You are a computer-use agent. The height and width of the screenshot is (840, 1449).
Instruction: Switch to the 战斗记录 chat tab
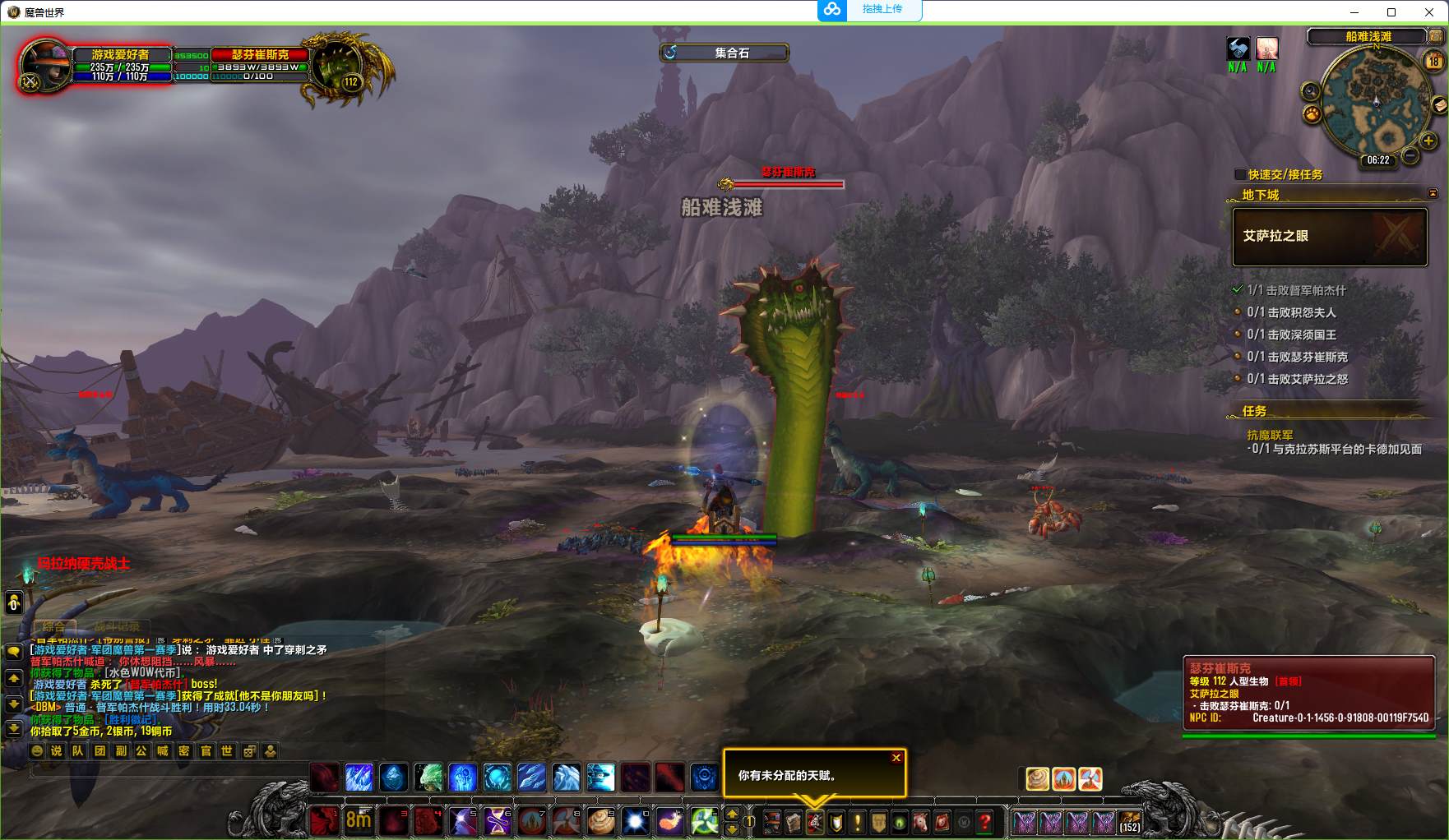point(115,627)
